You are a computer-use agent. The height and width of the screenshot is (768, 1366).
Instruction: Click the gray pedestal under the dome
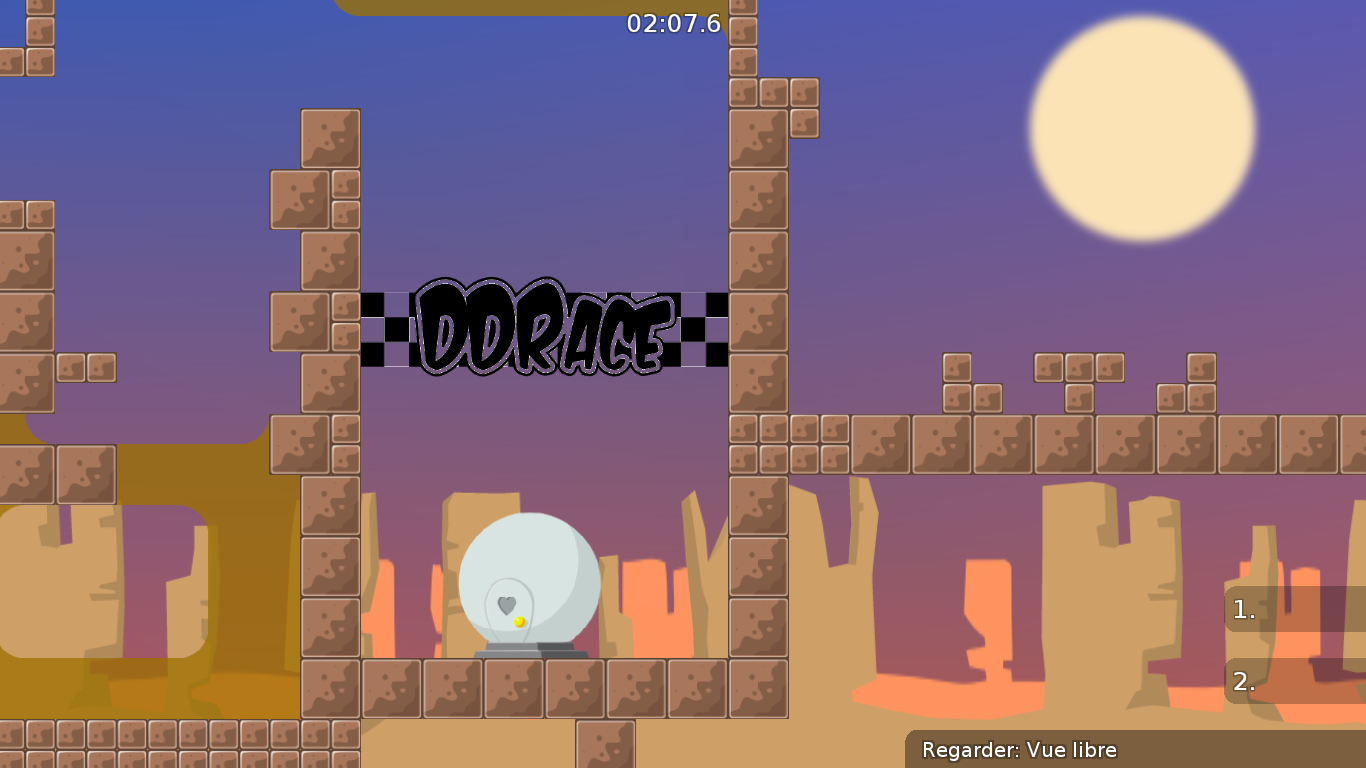[528, 653]
